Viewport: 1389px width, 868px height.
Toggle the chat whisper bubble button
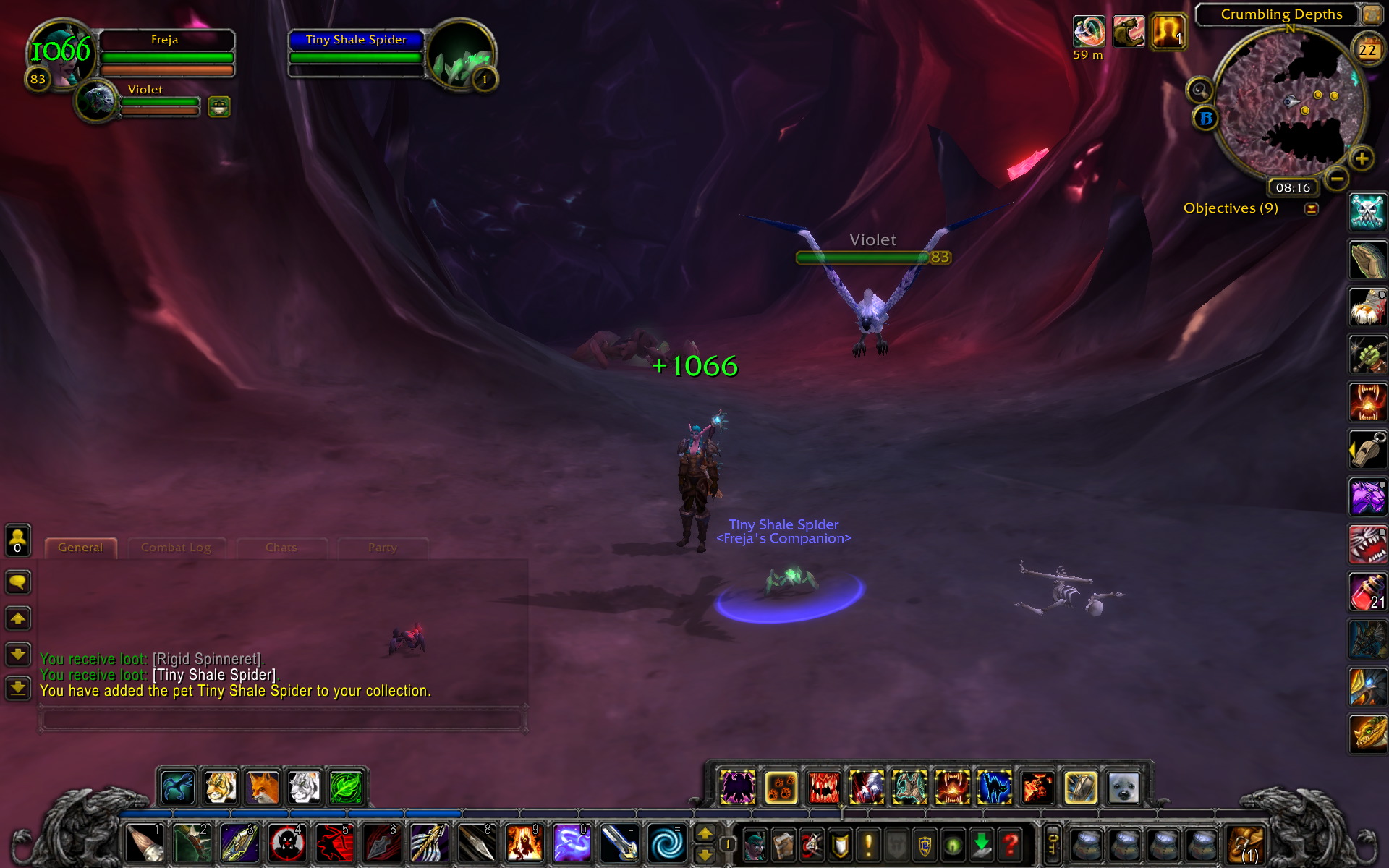point(17,582)
